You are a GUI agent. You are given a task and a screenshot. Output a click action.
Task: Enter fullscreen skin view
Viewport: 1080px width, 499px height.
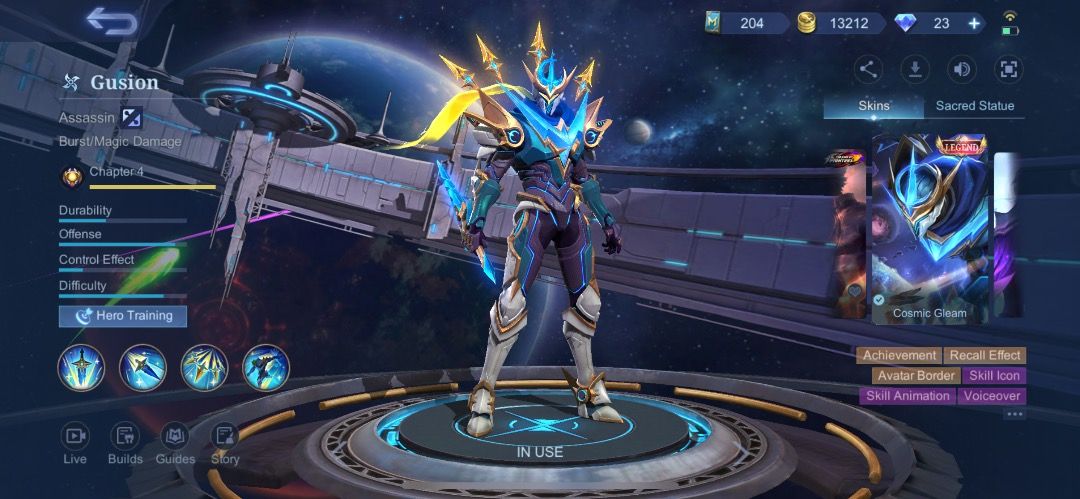point(1008,69)
